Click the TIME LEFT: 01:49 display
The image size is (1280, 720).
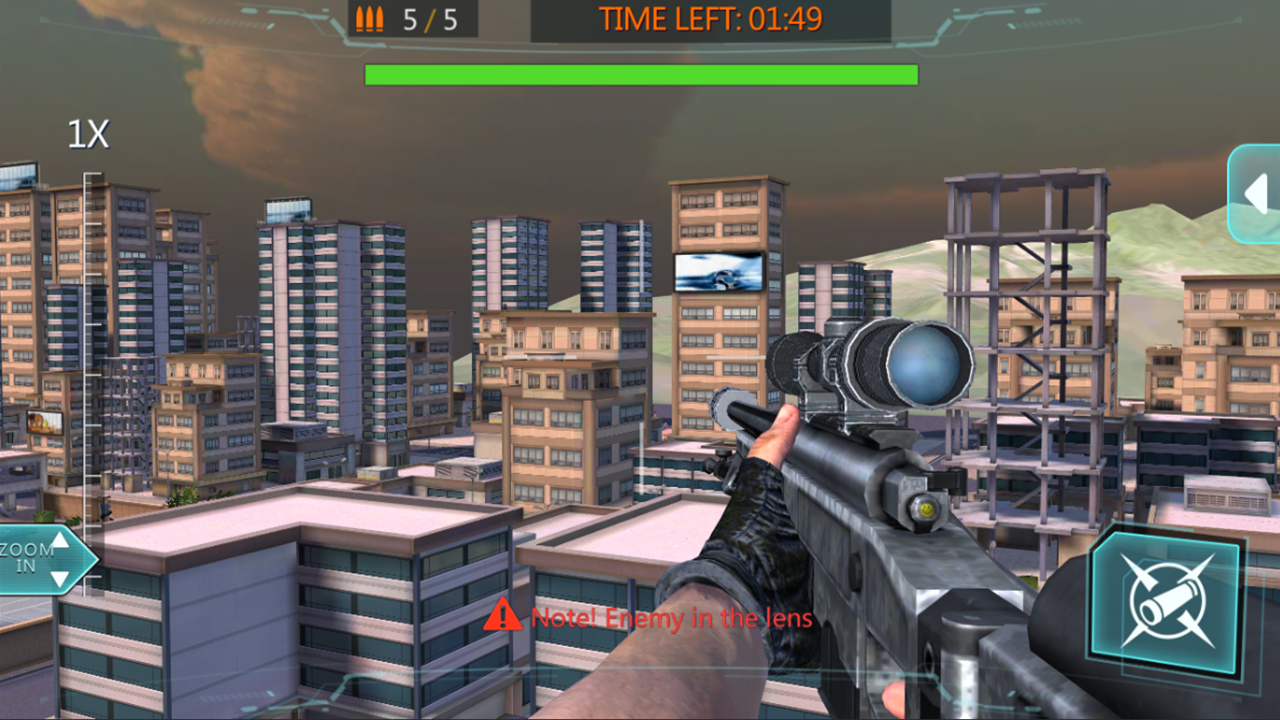[x=712, y=18]
